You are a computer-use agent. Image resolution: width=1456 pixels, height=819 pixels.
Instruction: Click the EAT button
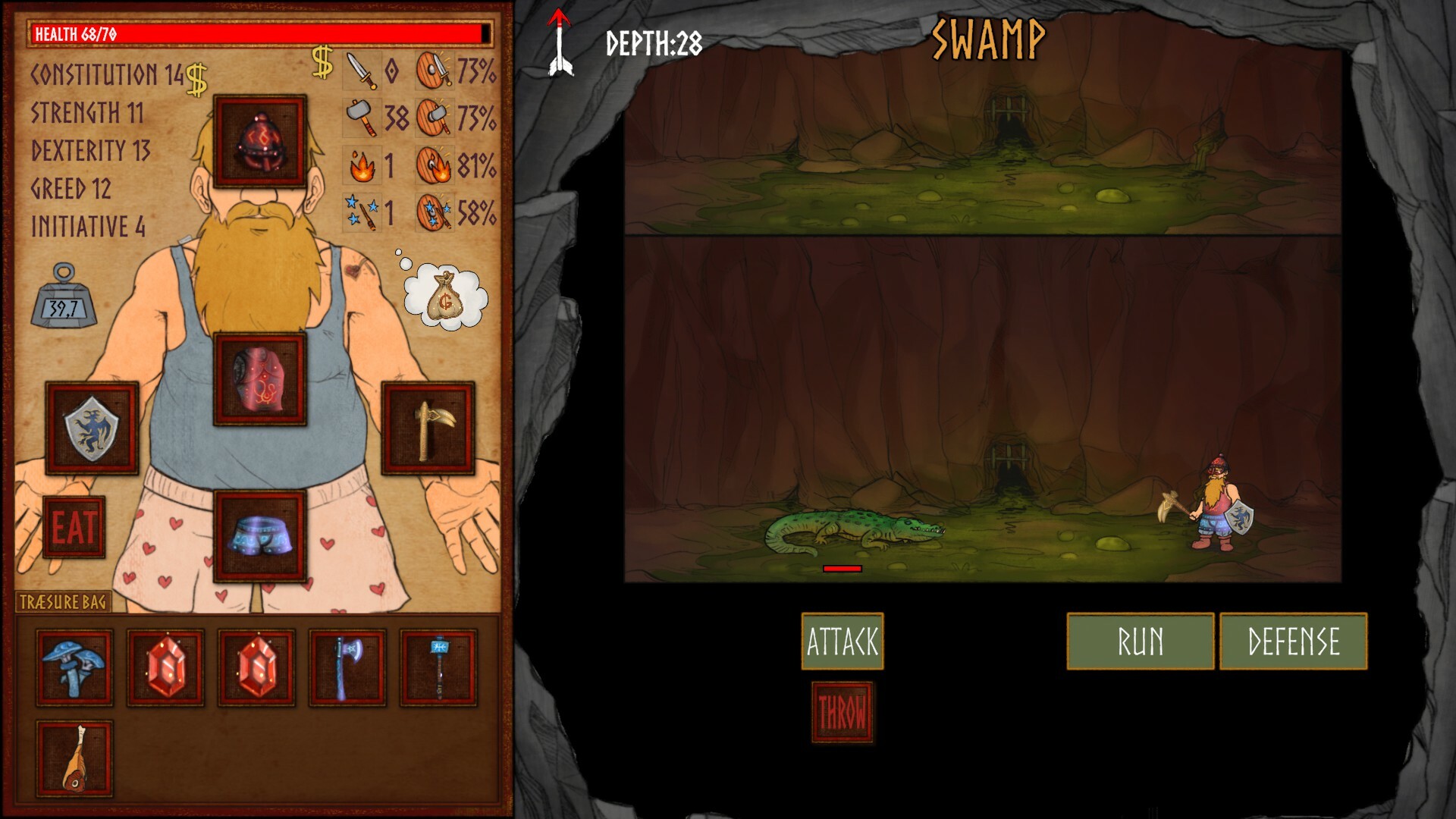pyautogui.click(x=74, y=527)
